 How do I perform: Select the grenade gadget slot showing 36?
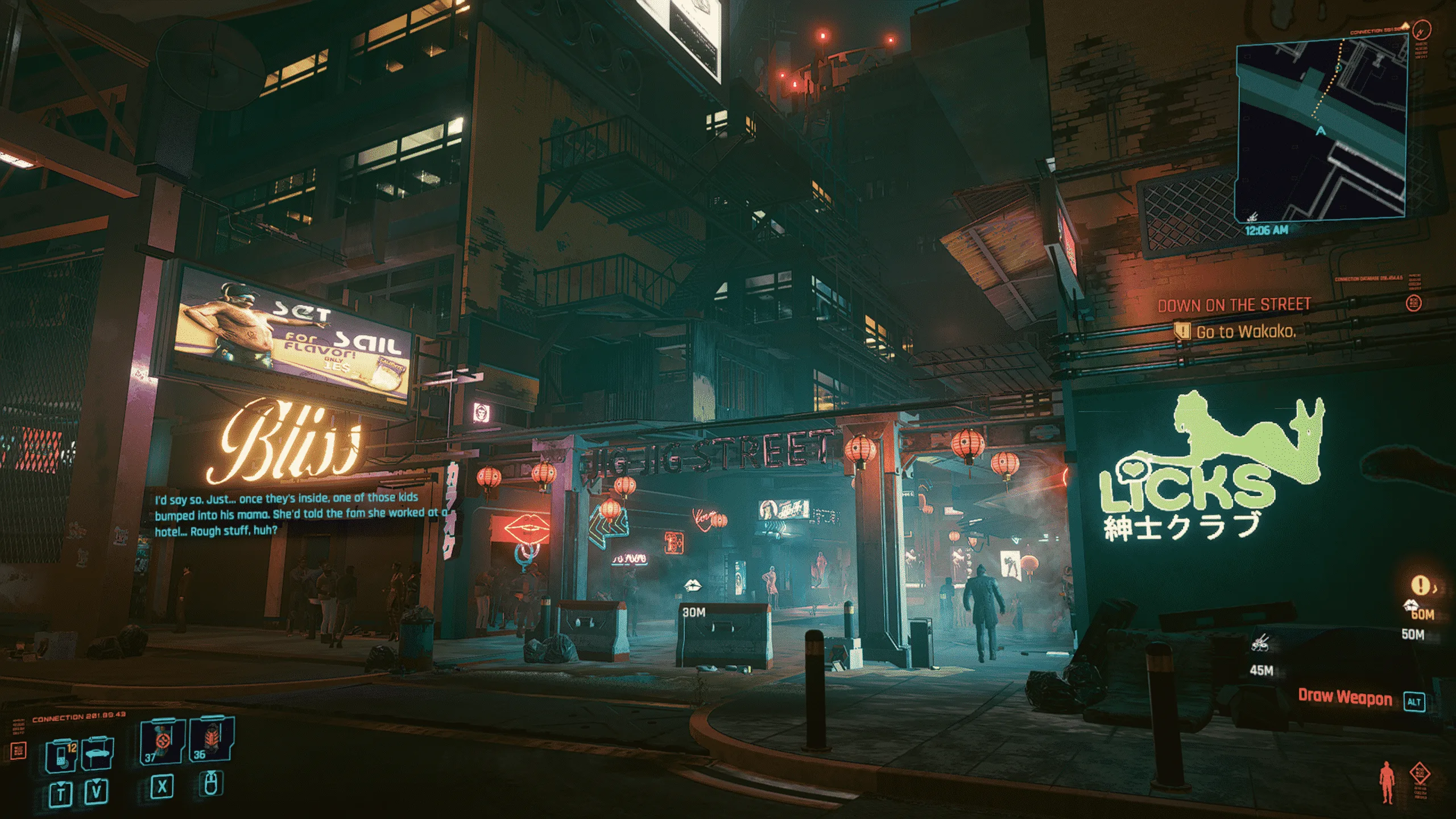tap(211, 739)
